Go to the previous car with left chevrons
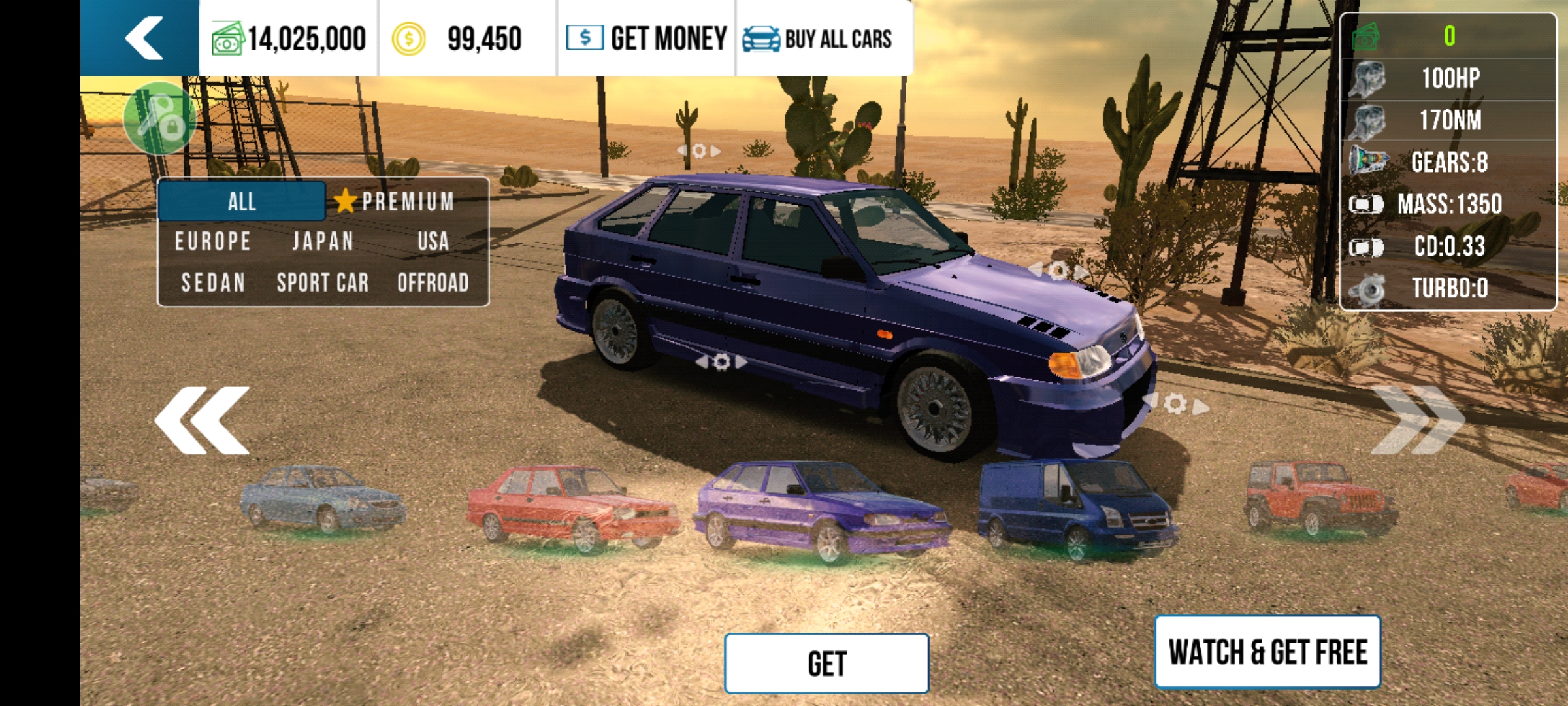 [203, 420]
